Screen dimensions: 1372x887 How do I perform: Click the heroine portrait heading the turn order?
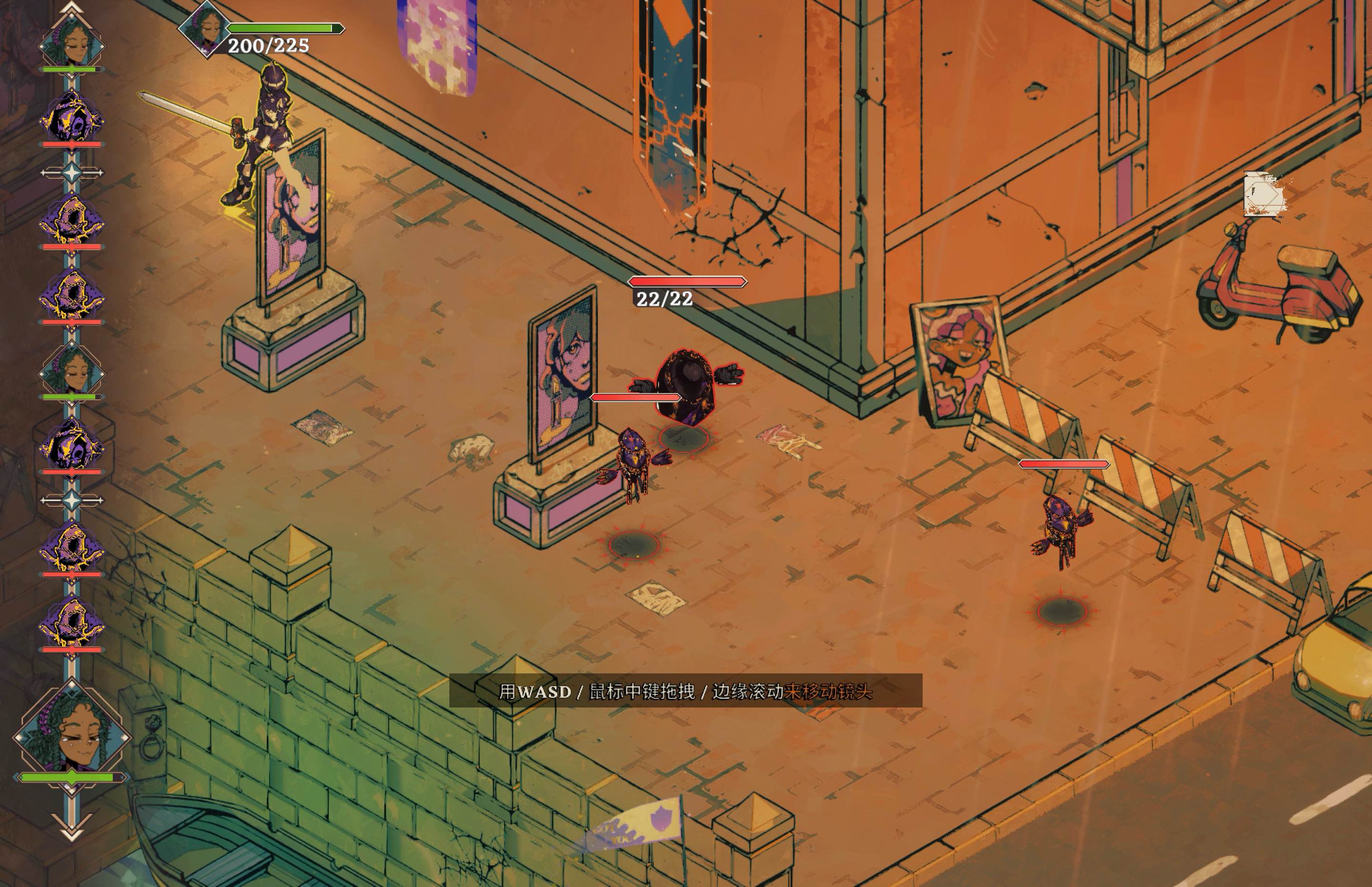pos(72,42)
